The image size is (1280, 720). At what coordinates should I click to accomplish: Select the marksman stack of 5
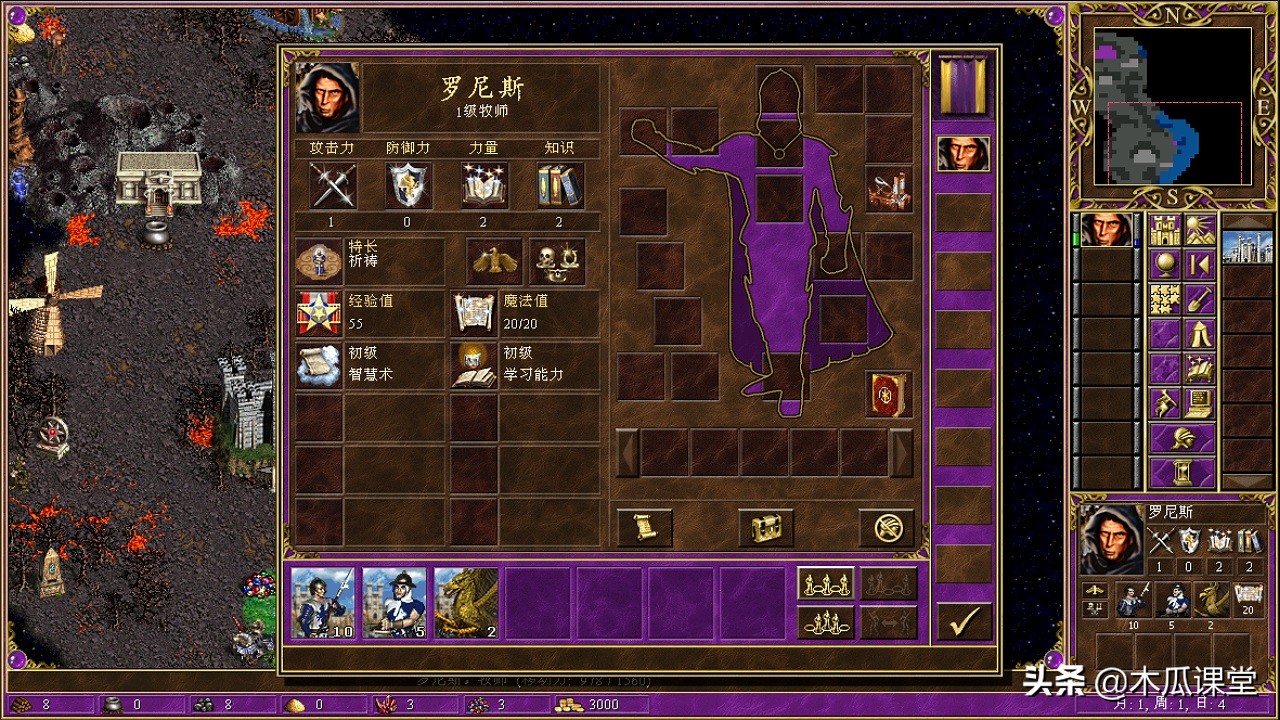[x=394, y=603]
